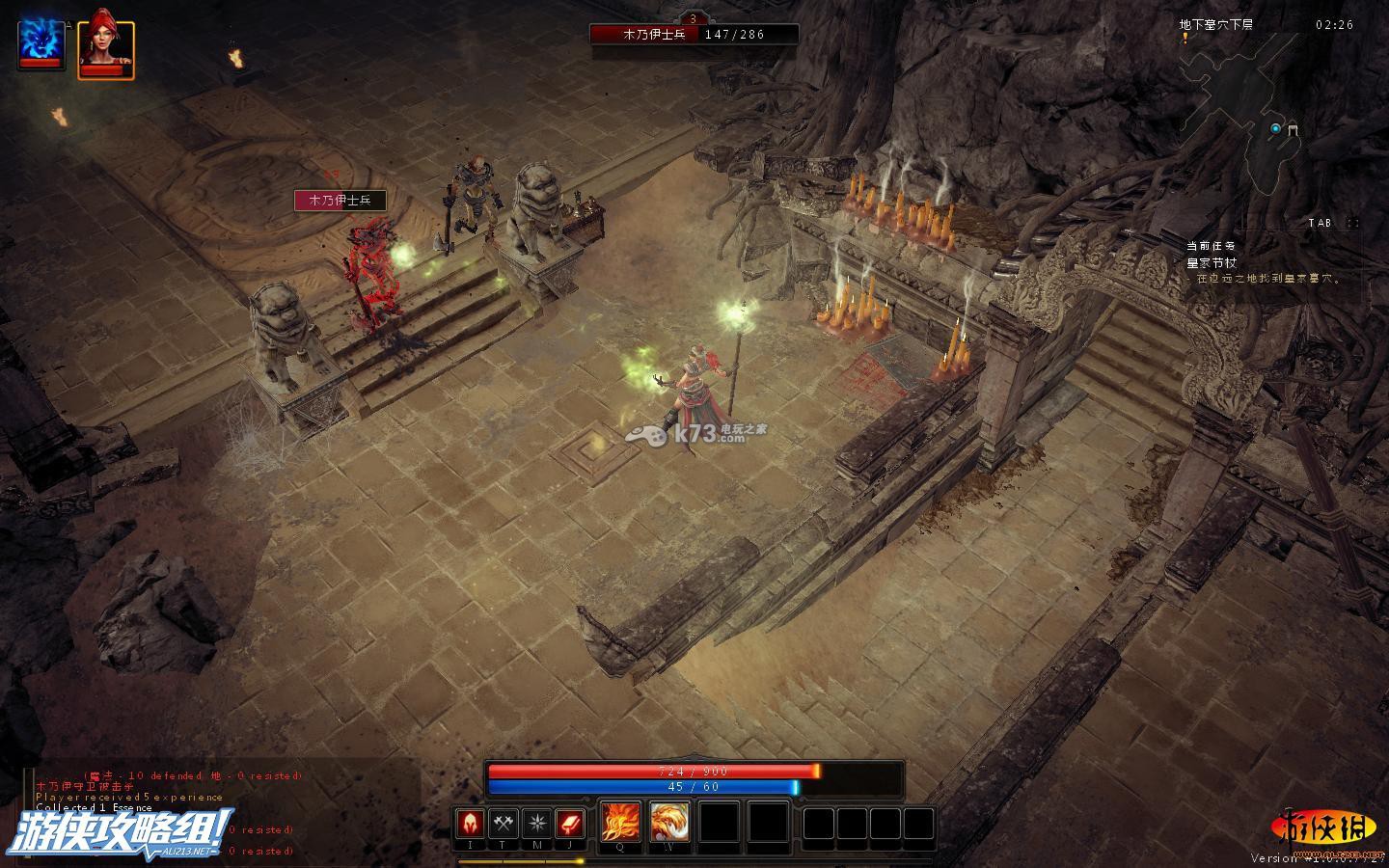
Task: Activate the fire burst skill on Q
Action: 619,822
